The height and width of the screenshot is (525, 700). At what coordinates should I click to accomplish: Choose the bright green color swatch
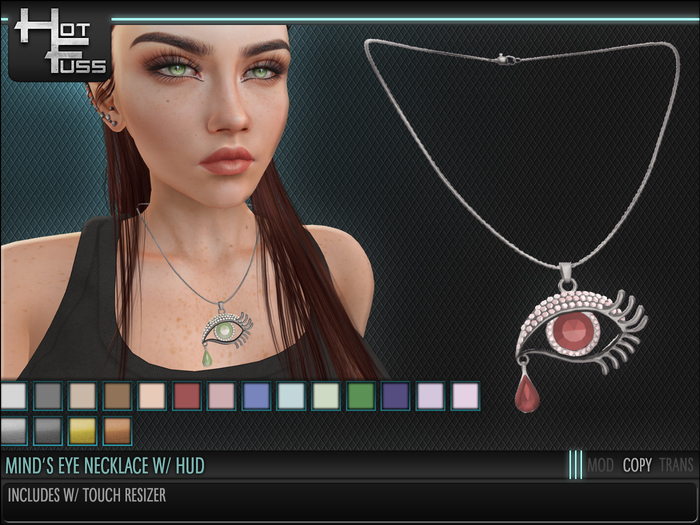click(x=360, y=396)
